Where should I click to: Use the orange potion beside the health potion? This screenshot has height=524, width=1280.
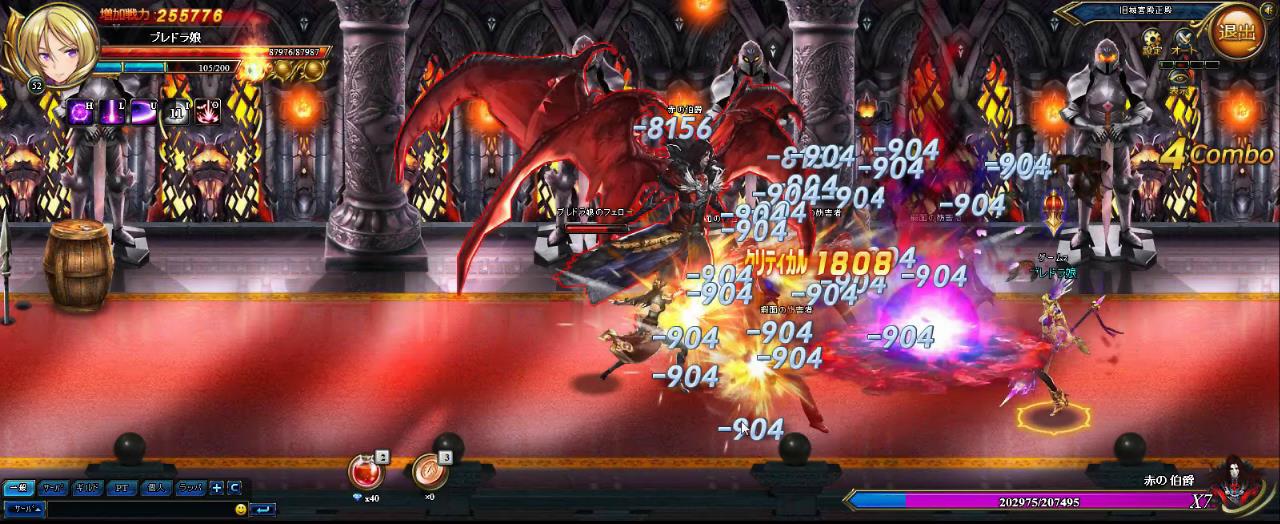tap(429, 472)
